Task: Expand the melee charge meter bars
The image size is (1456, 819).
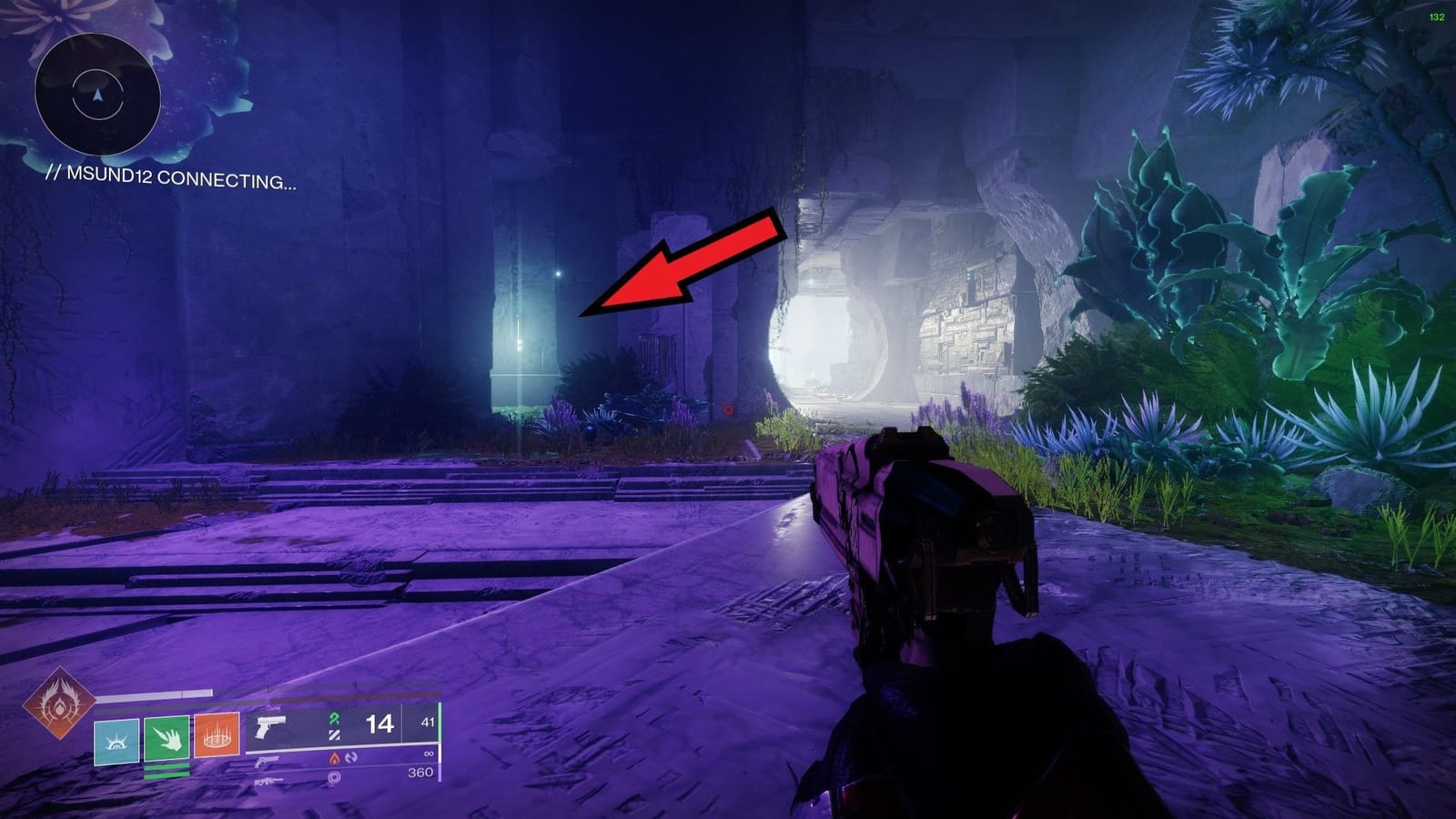Action: pyautogui.click(x=166, y=770)
